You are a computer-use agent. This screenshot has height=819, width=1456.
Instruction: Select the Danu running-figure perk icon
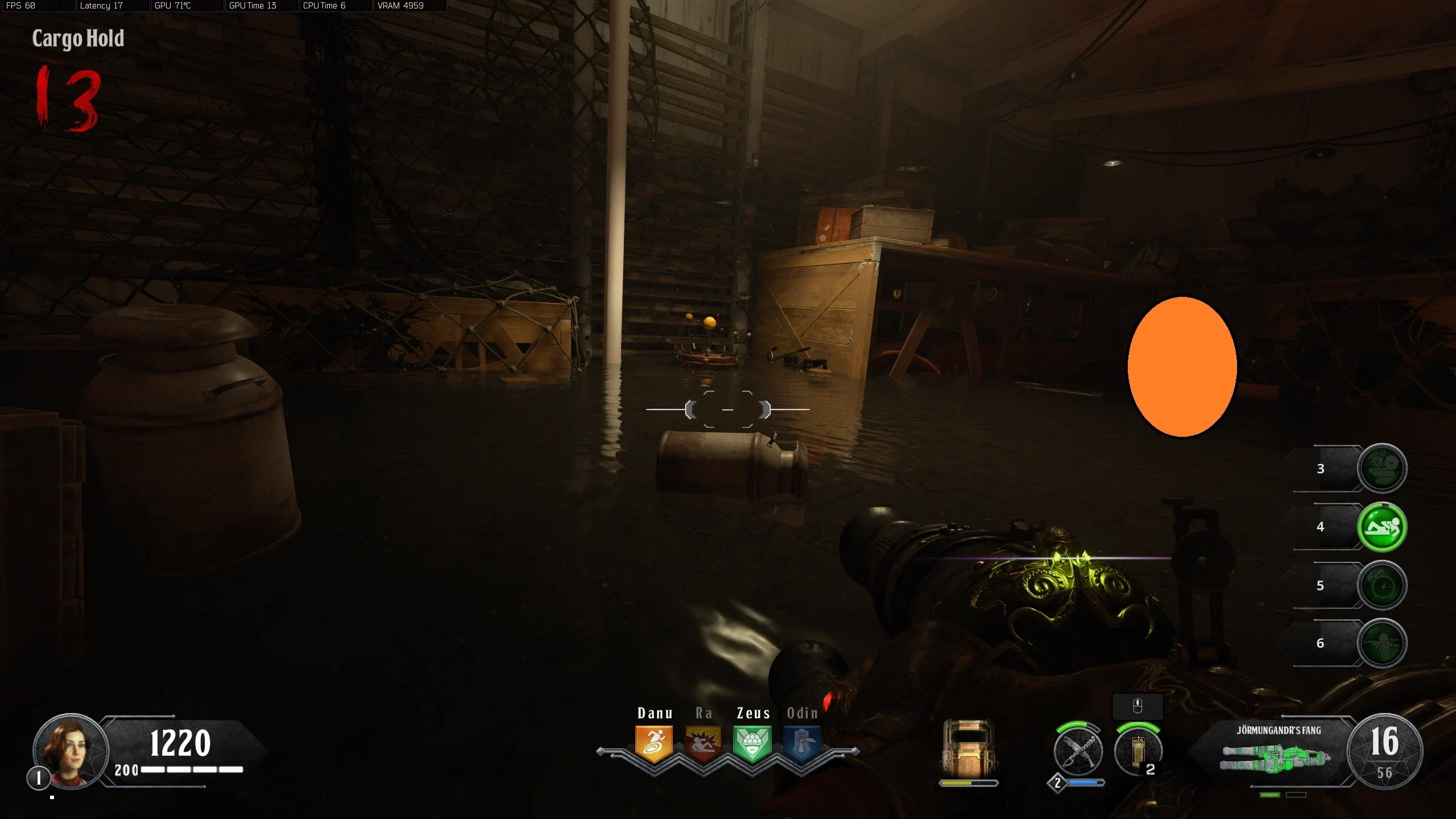654,743
